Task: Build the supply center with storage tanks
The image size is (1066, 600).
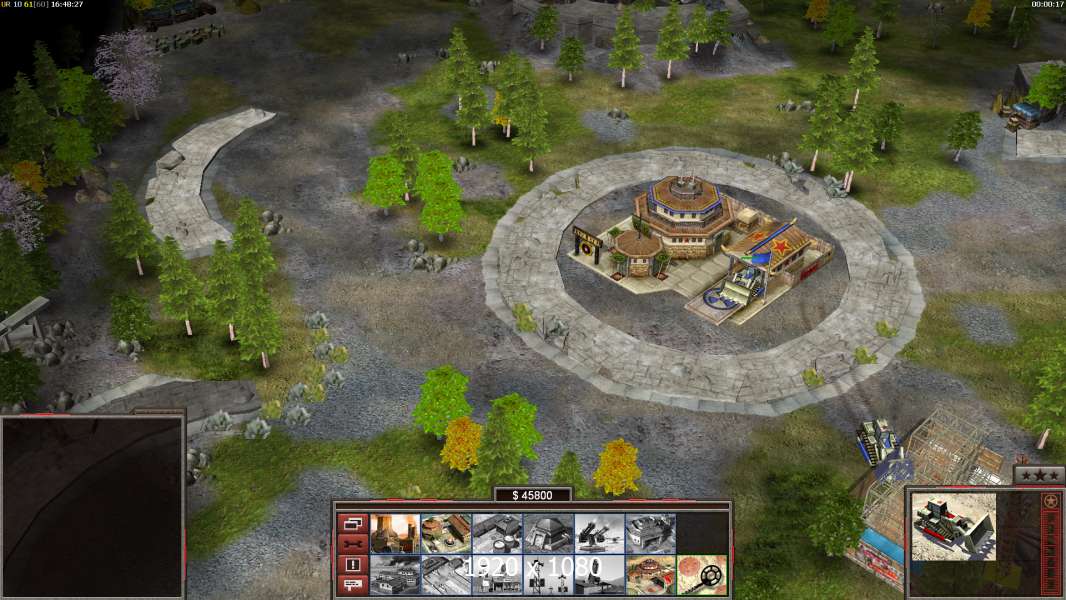Action: tap(497, 533)
